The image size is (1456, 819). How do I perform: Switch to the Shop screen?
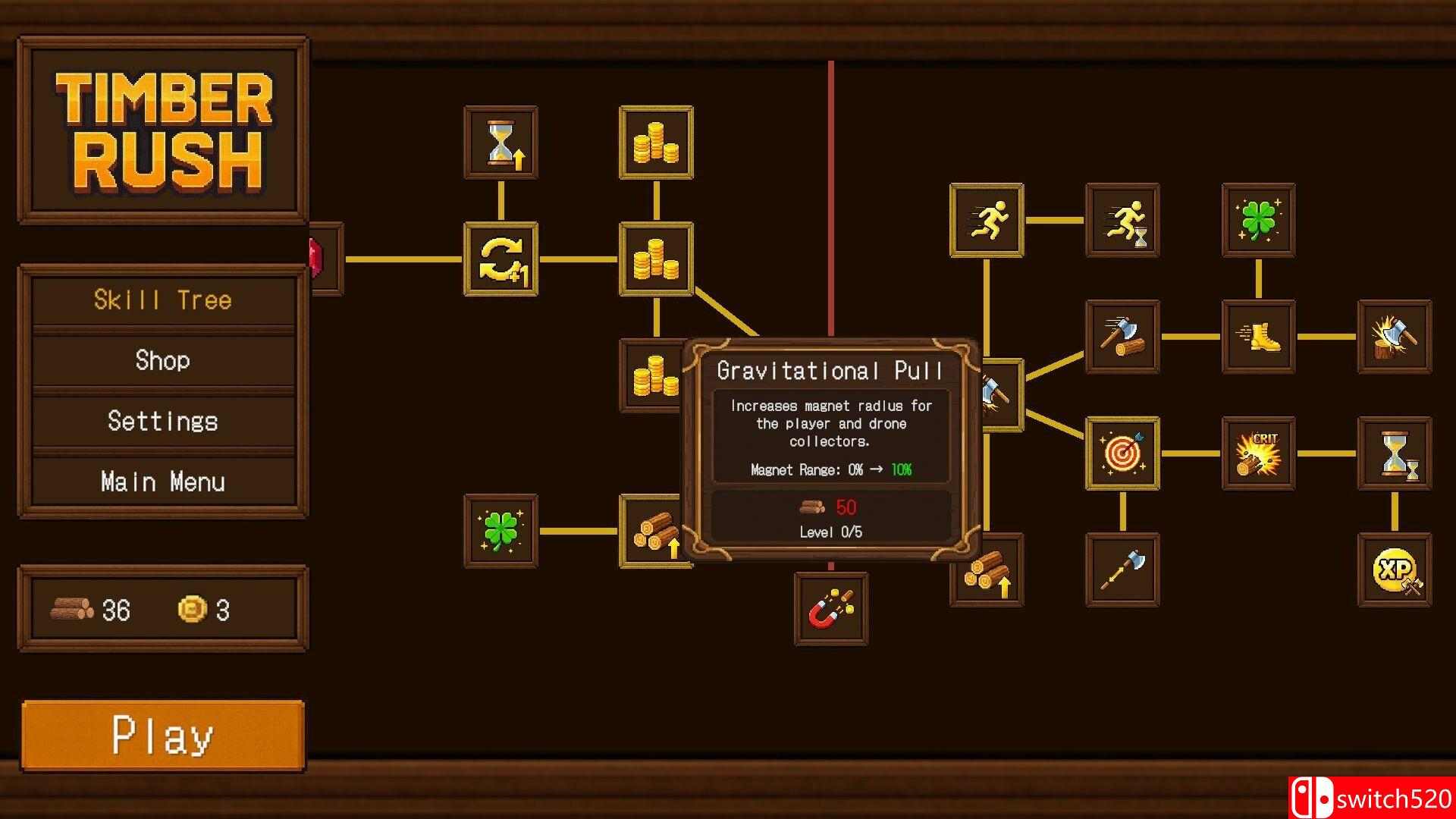coord(163,361)
